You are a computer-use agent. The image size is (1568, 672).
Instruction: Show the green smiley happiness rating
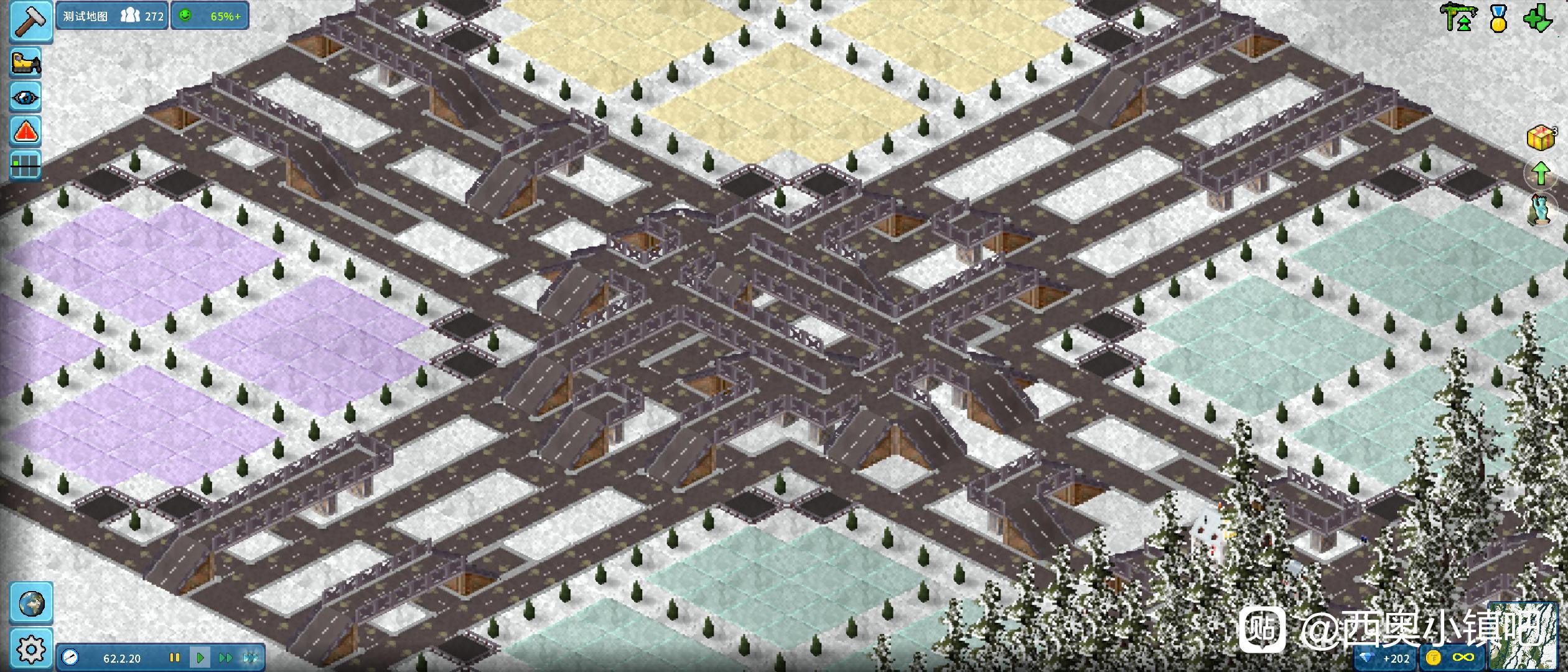click(x=210, y=16)
